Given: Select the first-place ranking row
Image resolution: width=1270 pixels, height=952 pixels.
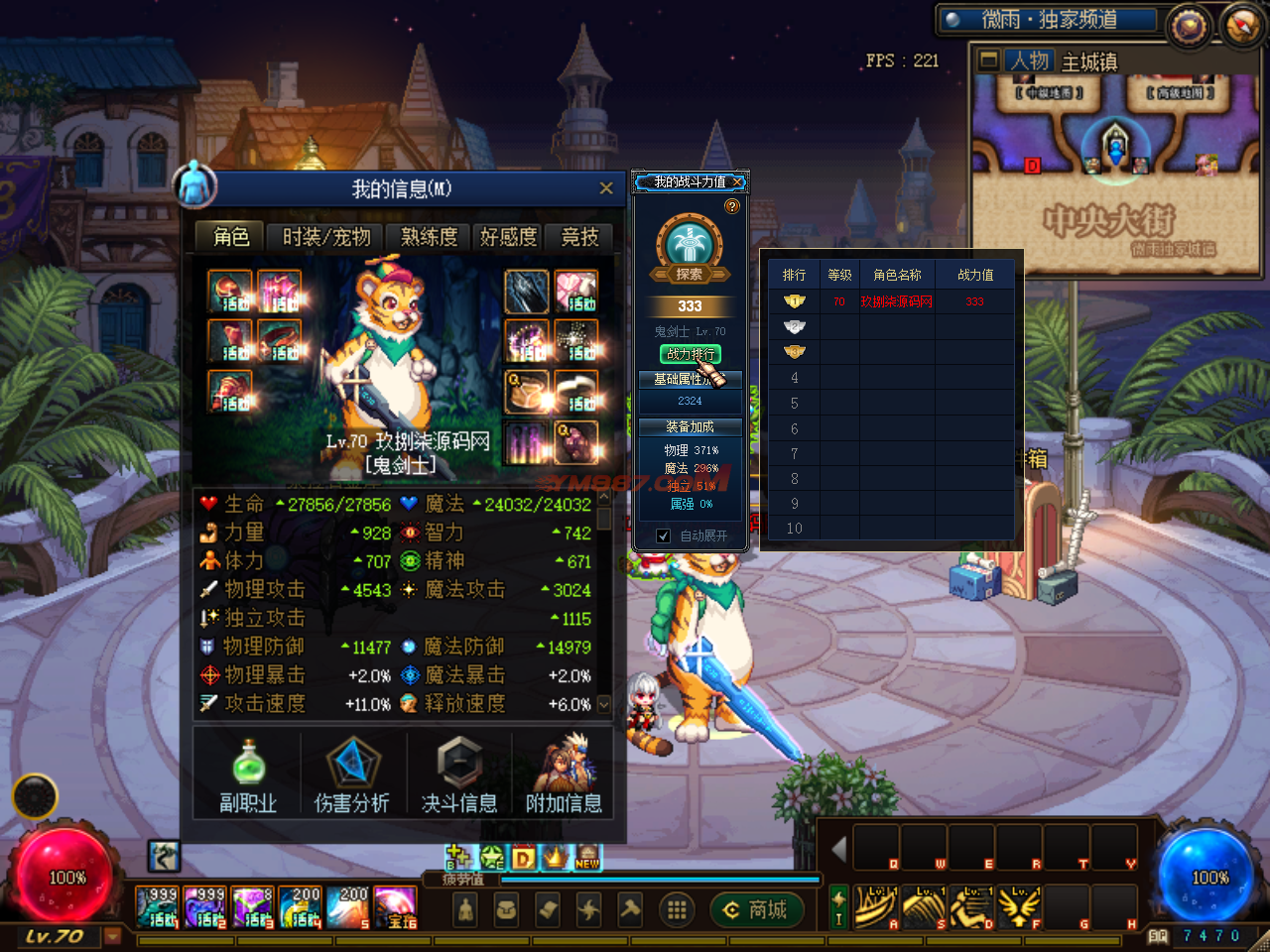Looking at the screenshot, I should pos(890,301).
